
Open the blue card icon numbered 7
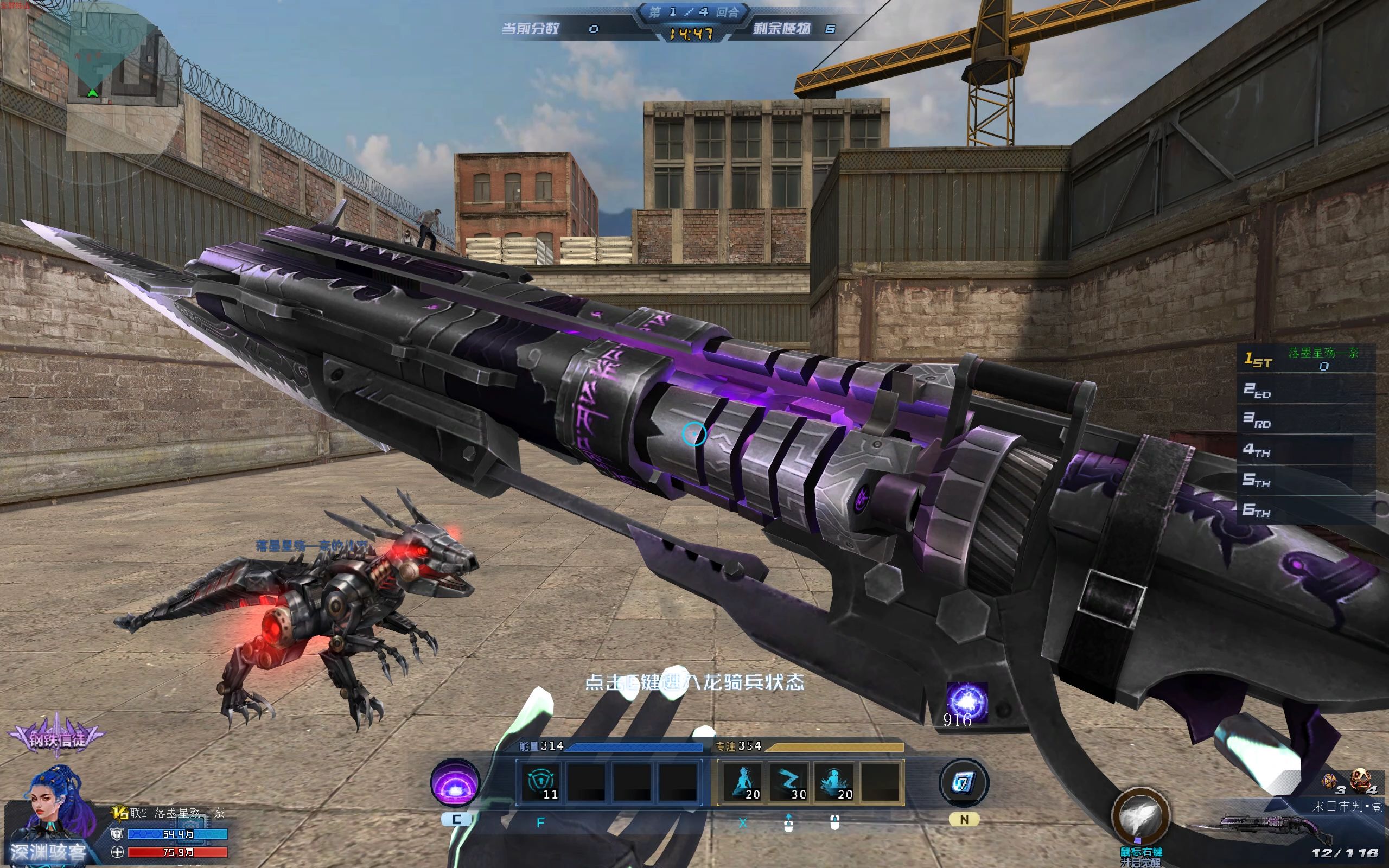[964, 782]
